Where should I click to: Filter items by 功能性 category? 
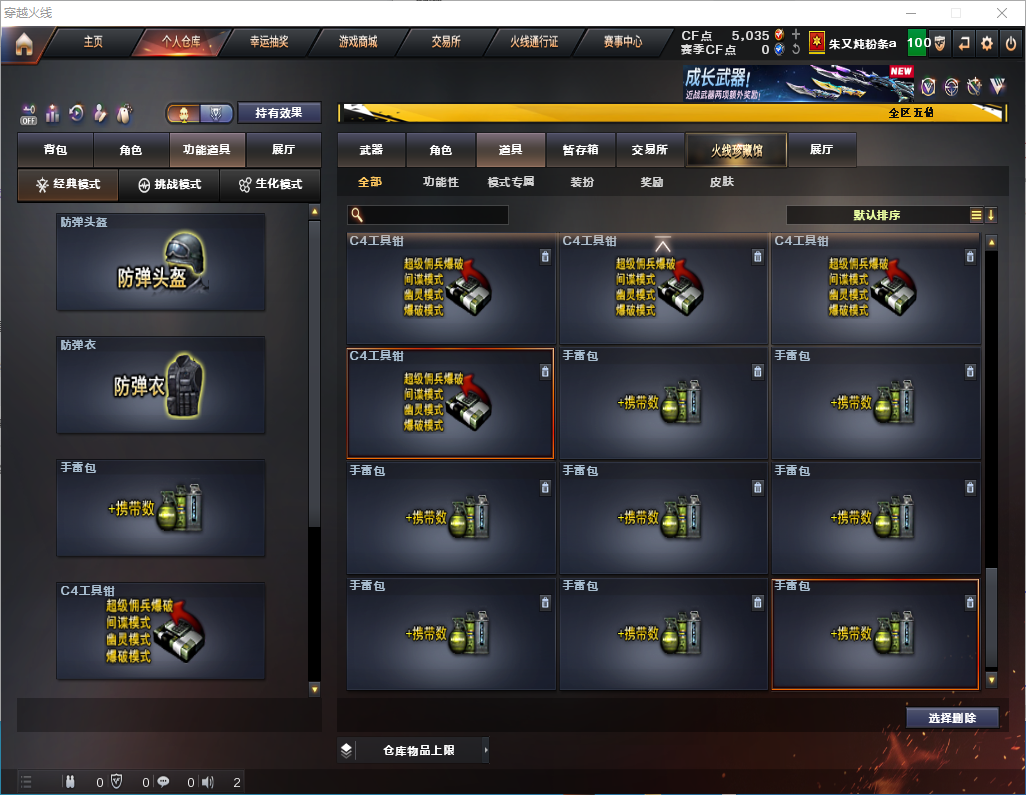click(x=440, y=182)
